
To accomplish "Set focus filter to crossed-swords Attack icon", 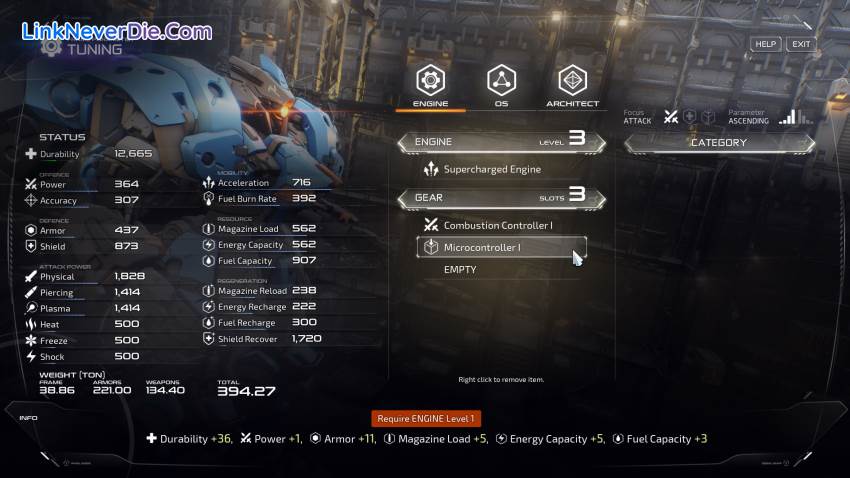I will (x=672, y=117).
